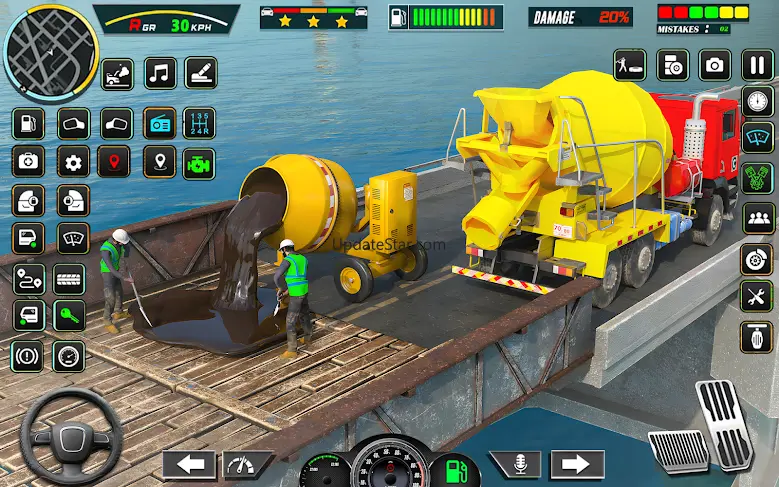Engage the parking brake warning icon
The height and width of the screenshot is (487, 779).
point(27,355)
